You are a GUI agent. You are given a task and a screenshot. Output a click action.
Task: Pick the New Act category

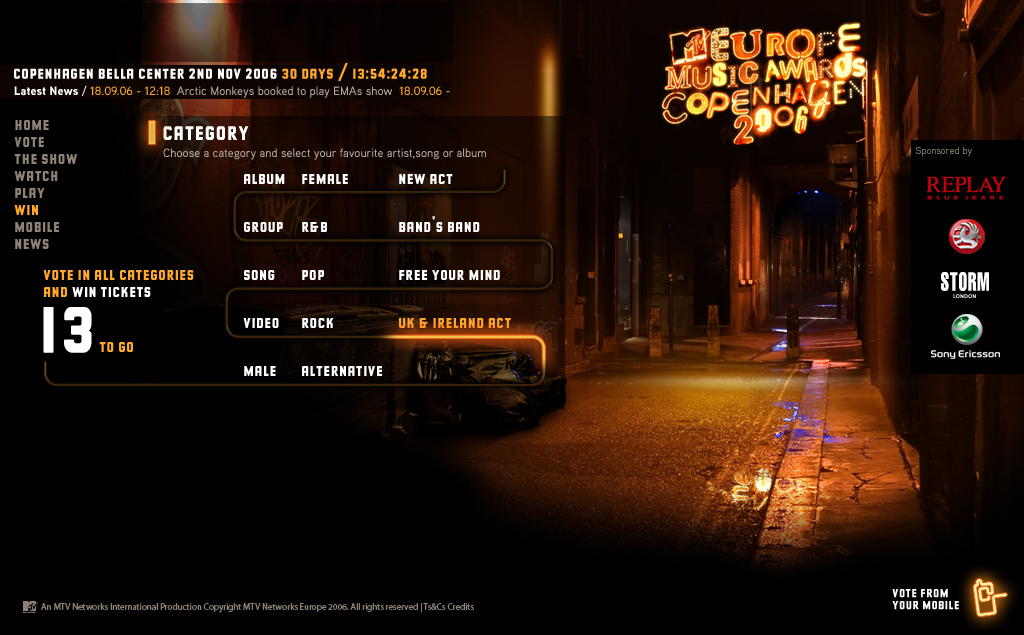(425, 180)
